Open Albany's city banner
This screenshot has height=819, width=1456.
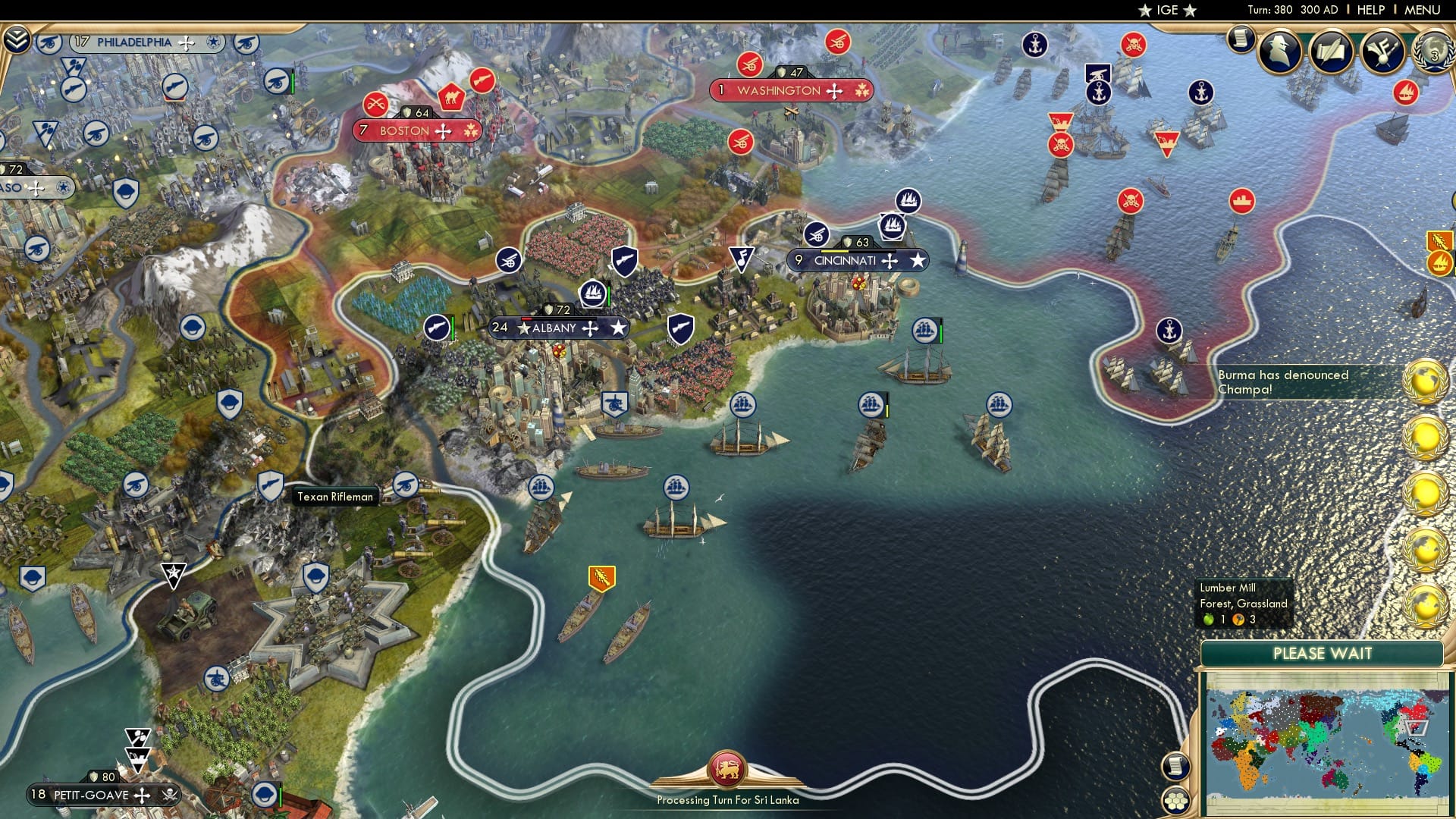pos(558,328)
